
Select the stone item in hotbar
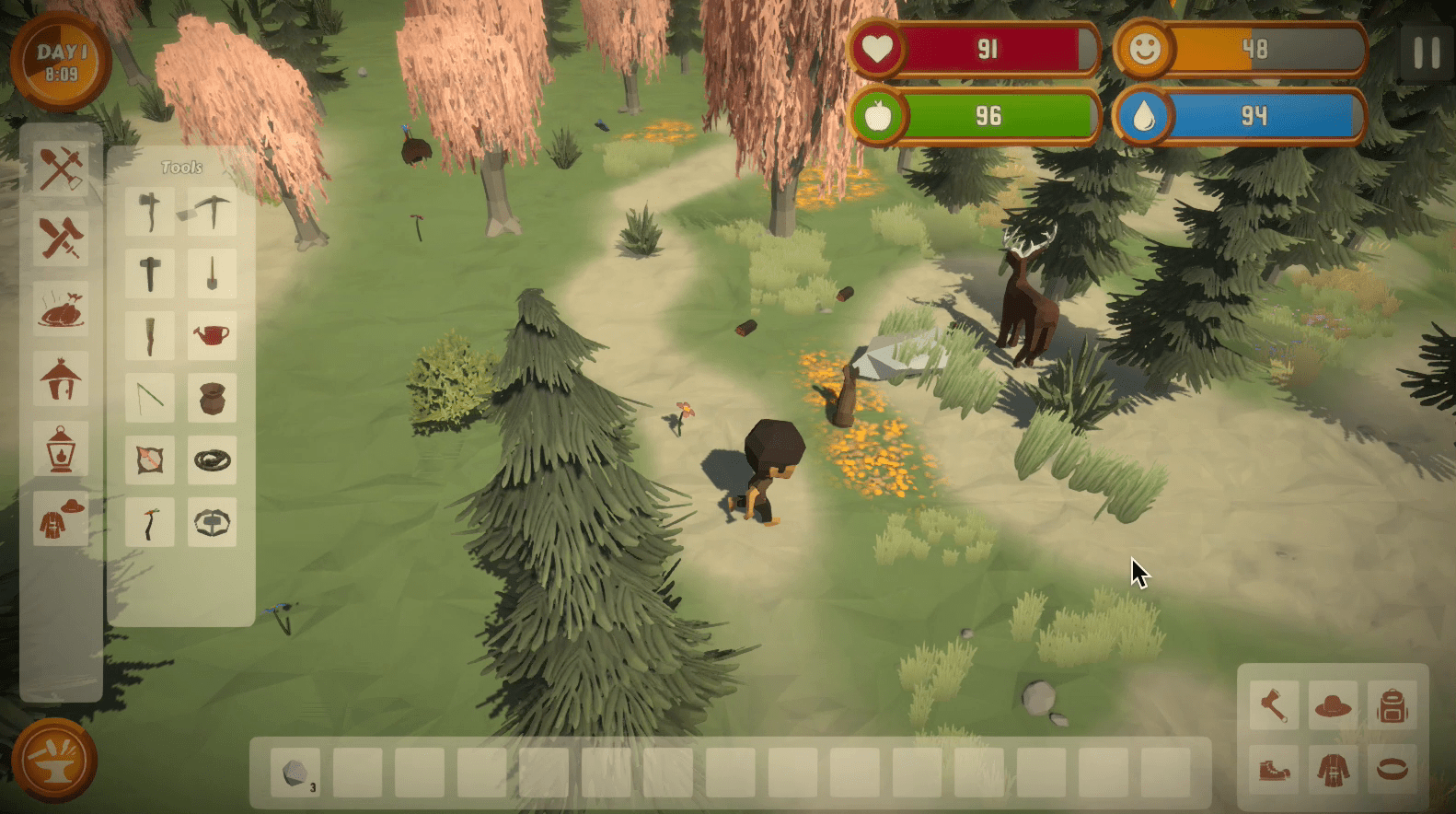(295, 772)
